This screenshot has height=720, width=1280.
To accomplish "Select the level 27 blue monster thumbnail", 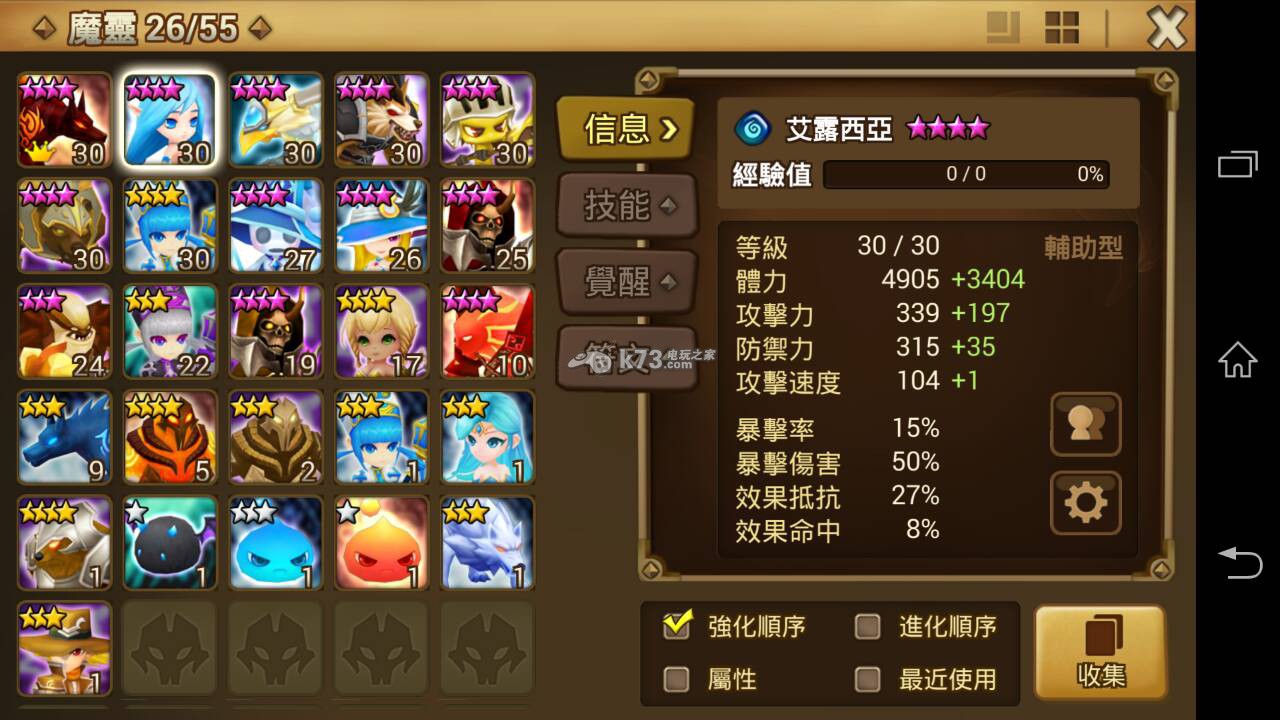I will 275,225.
